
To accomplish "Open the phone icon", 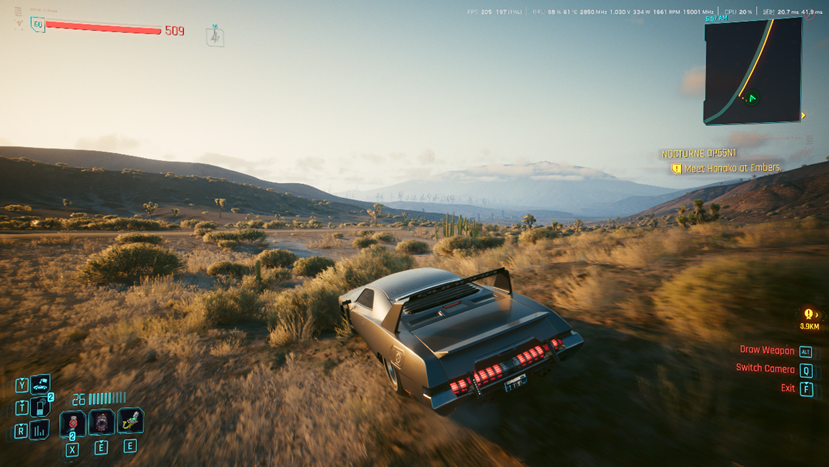I will coord(41,407).
